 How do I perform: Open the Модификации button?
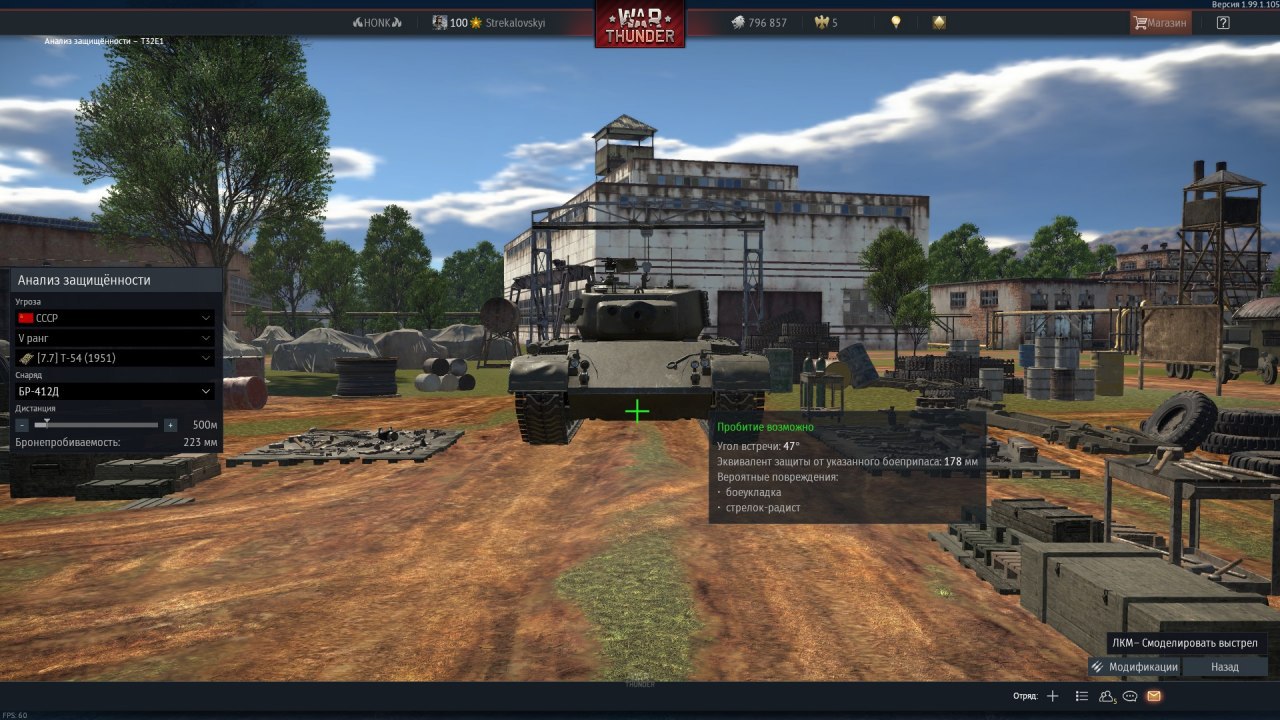pyautogui.click(x=1135, y=667)
